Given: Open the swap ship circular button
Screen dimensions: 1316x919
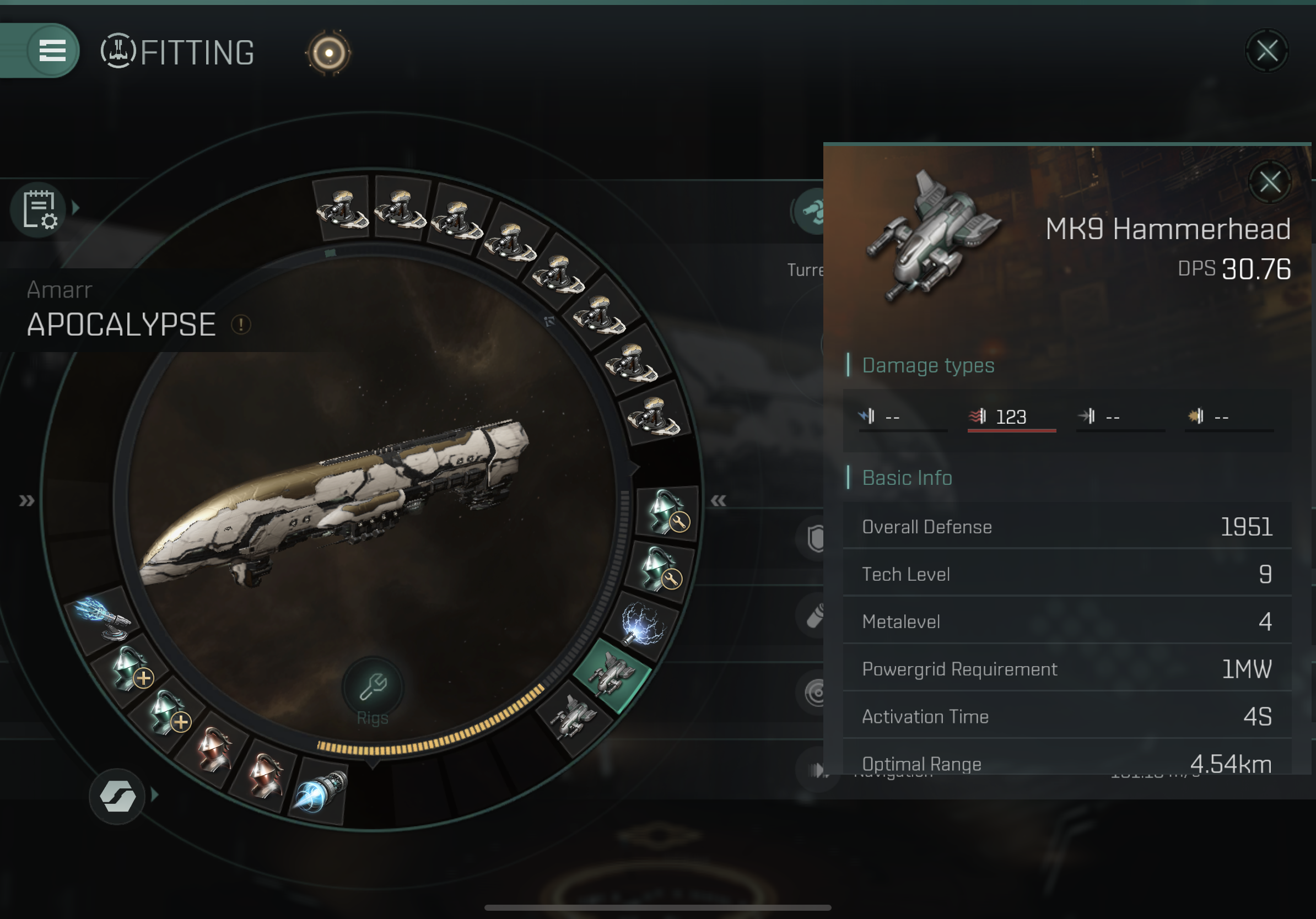Looking at the screenshot, I should click(117, 796).
